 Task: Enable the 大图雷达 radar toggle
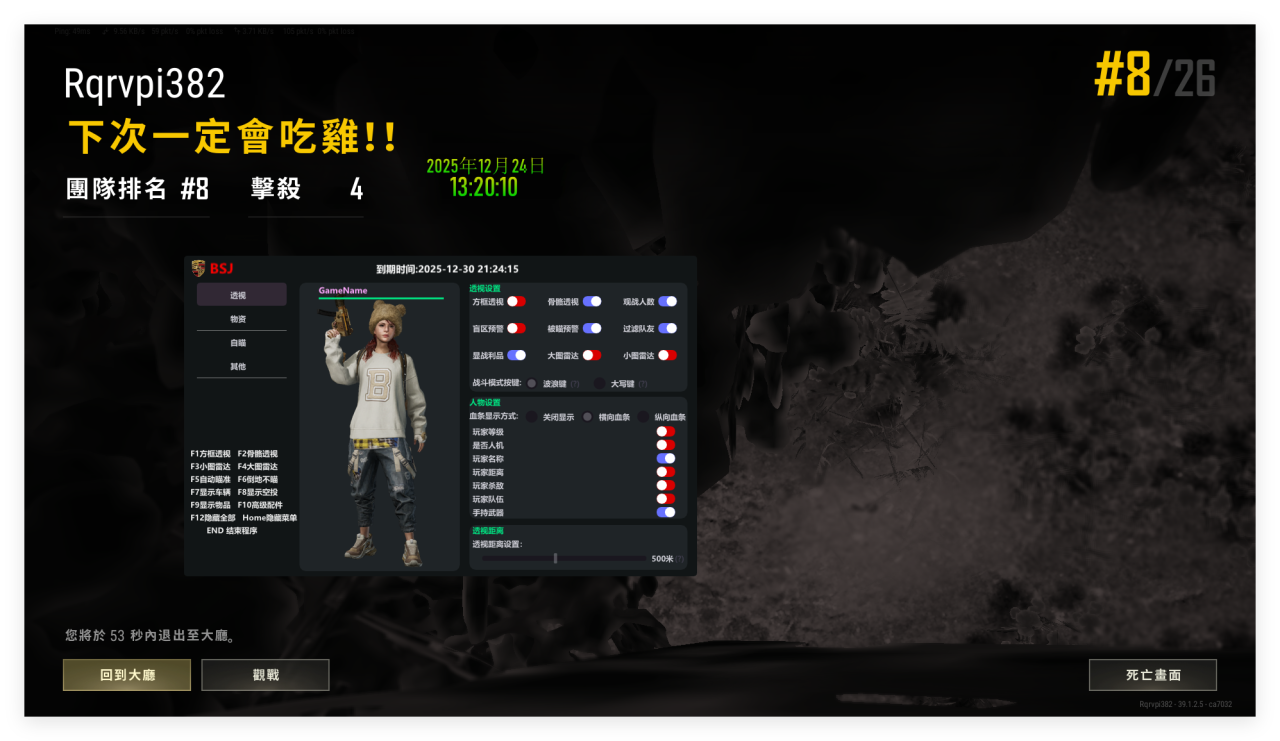[x=592, y=354]
